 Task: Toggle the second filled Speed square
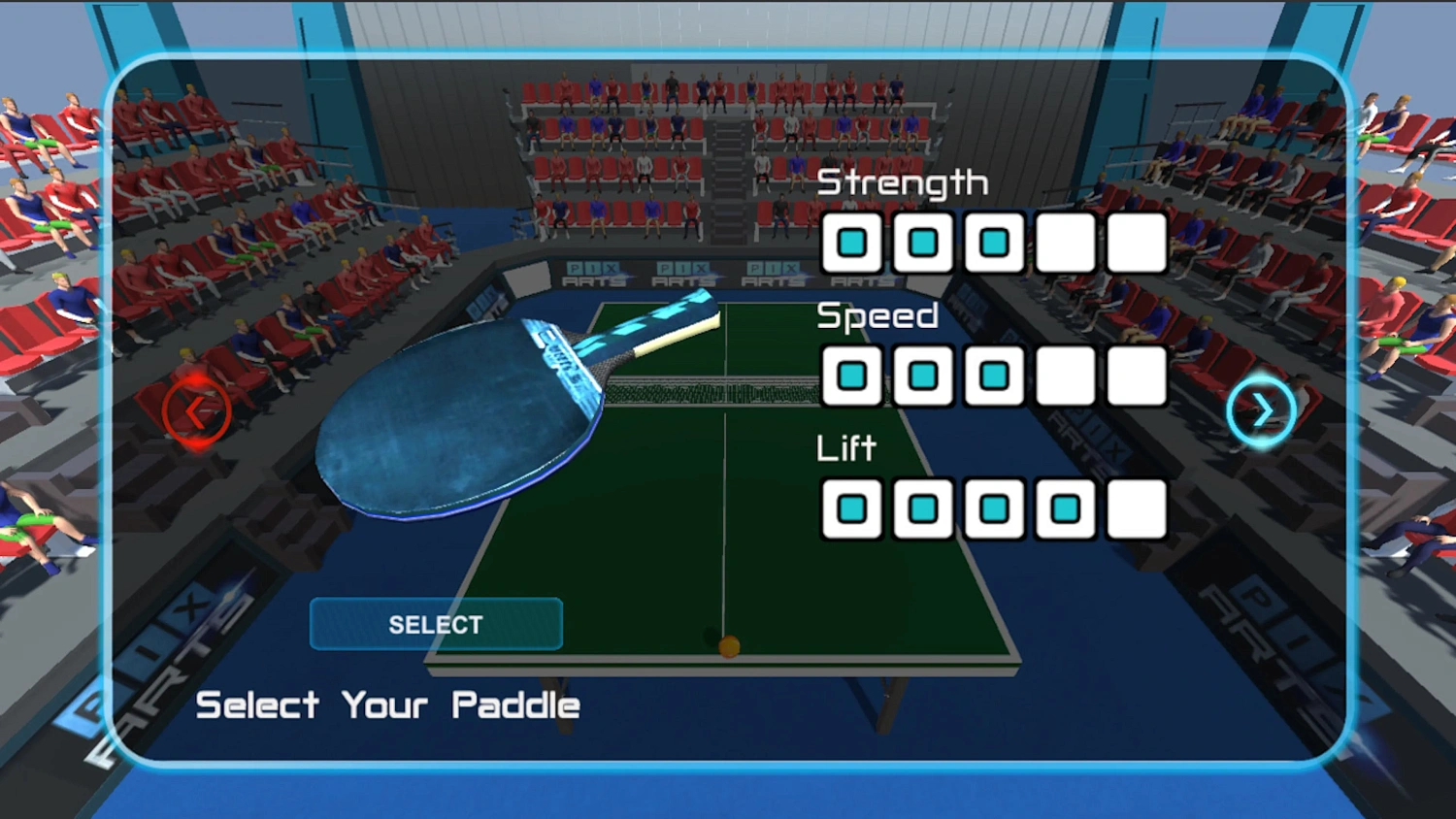pos(922,377)
